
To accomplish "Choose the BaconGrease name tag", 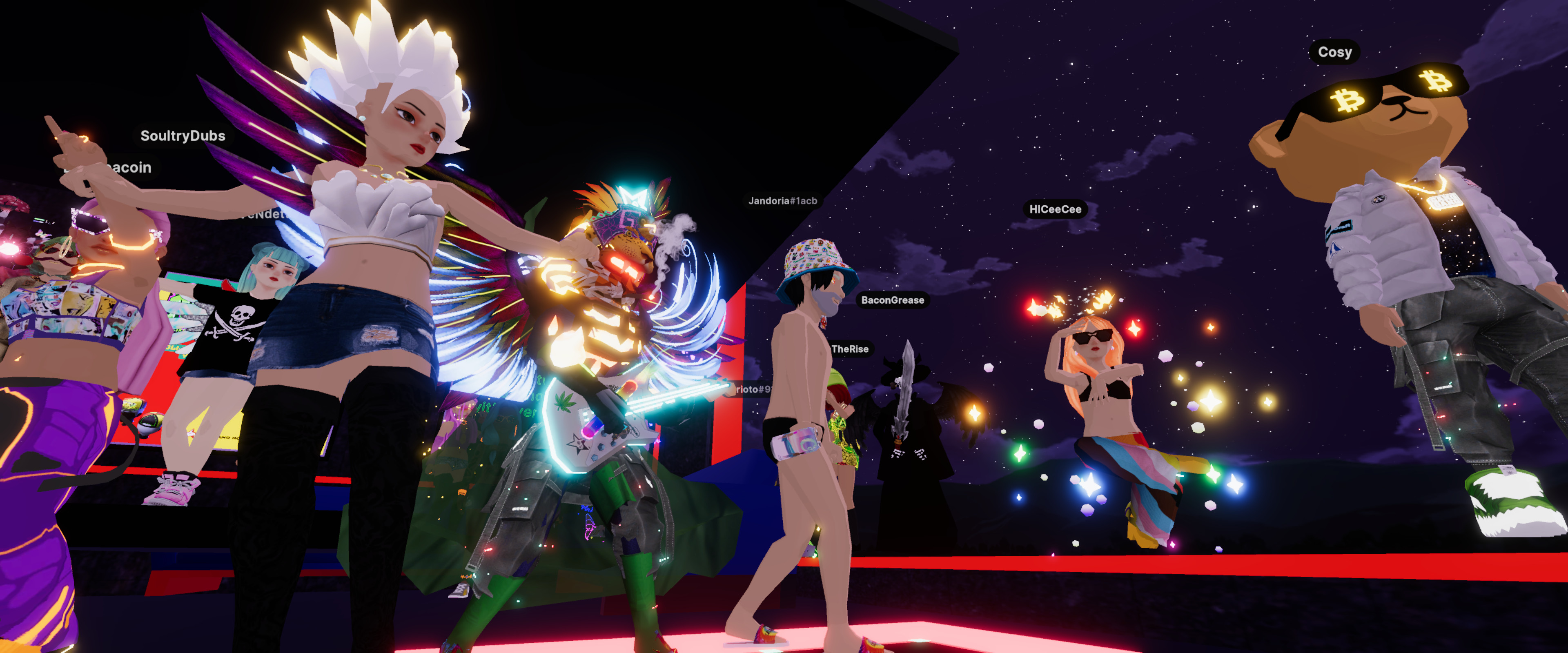I will click(x=892, y=300).
